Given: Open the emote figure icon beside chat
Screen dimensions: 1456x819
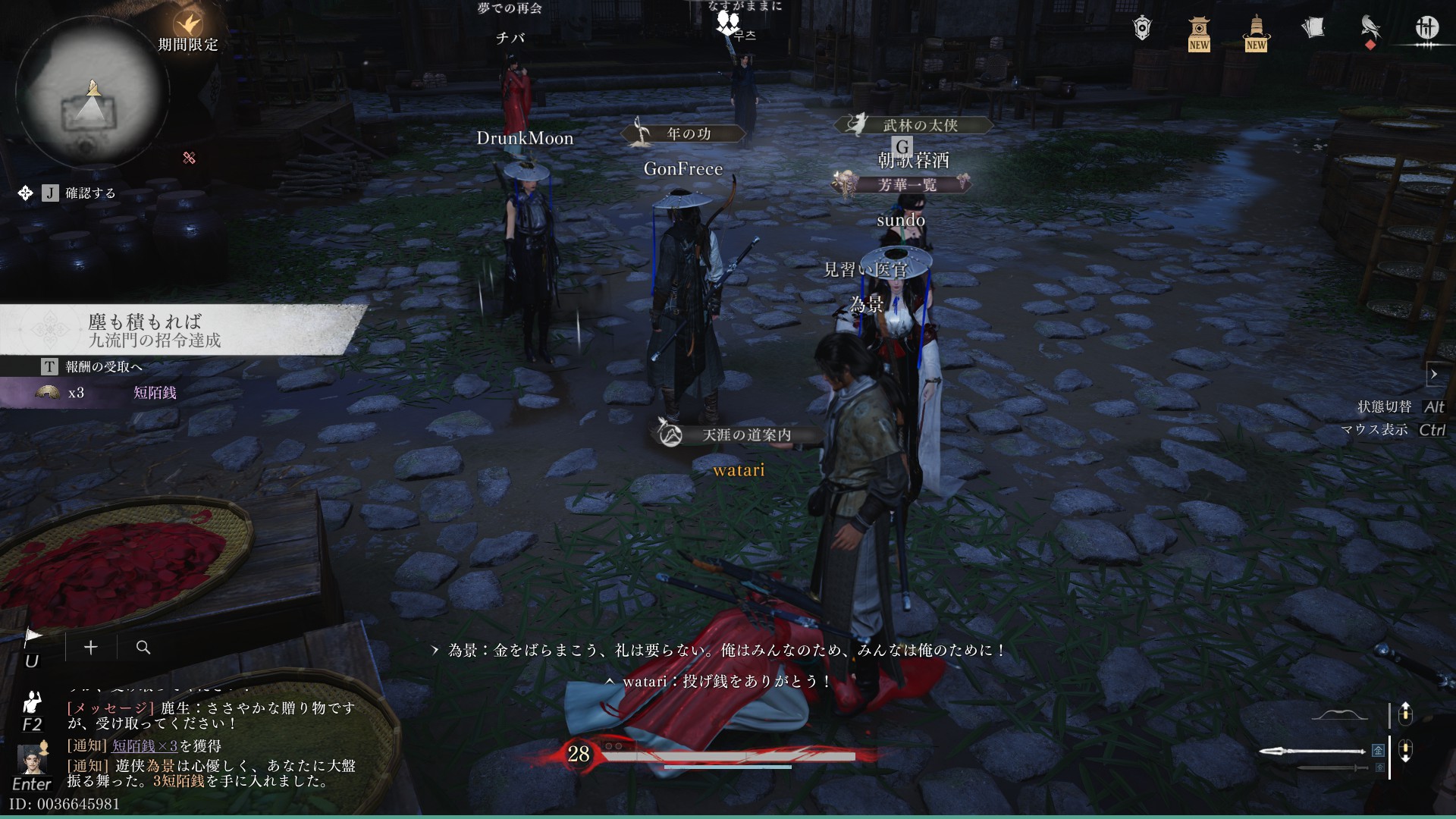Looking at the screenshot, I should click(32, 701).
